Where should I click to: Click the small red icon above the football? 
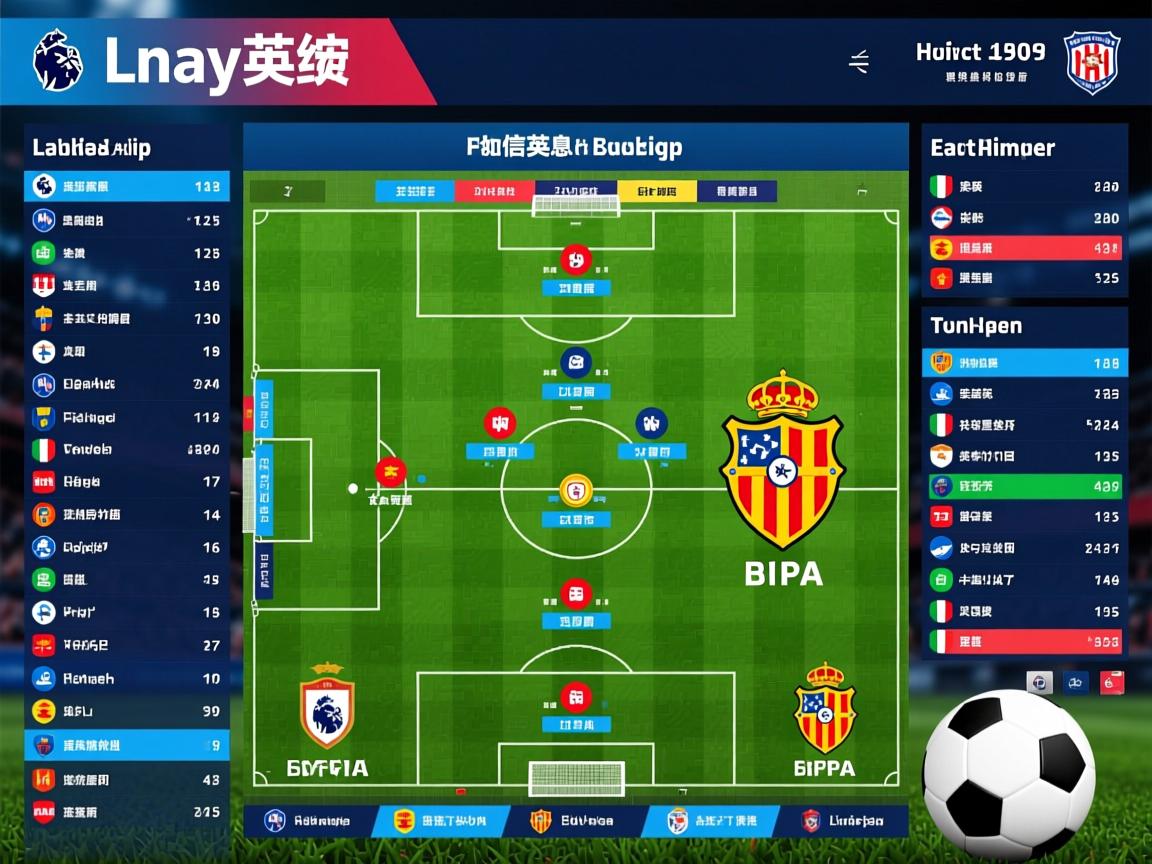tap(1112, 683)
